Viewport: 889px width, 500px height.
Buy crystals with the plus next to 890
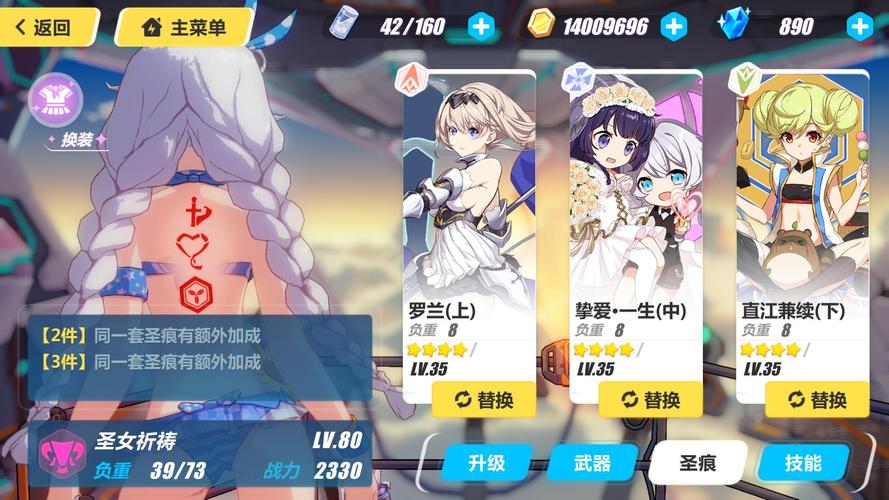point(858,27)
